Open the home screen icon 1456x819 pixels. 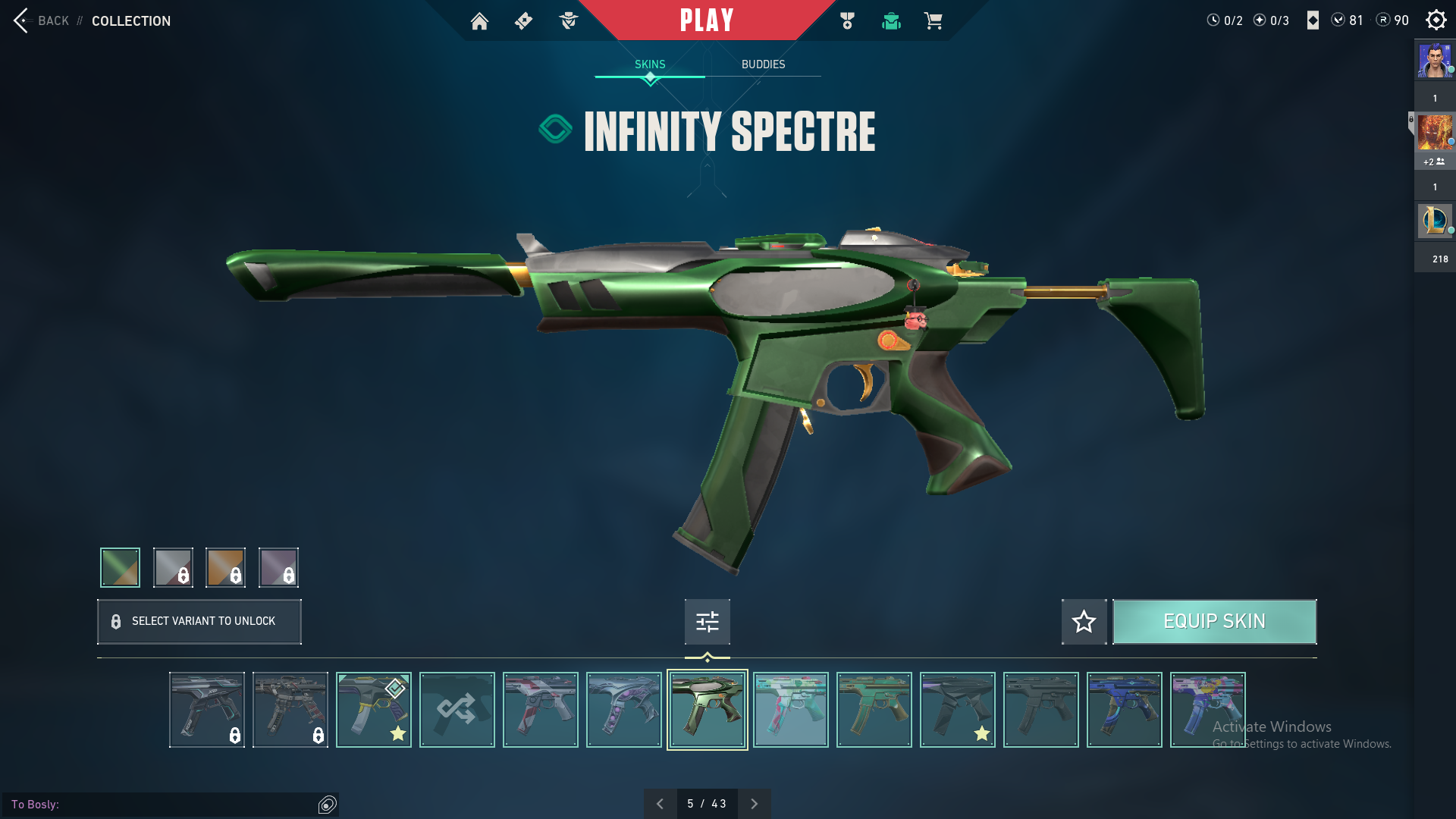479,21
